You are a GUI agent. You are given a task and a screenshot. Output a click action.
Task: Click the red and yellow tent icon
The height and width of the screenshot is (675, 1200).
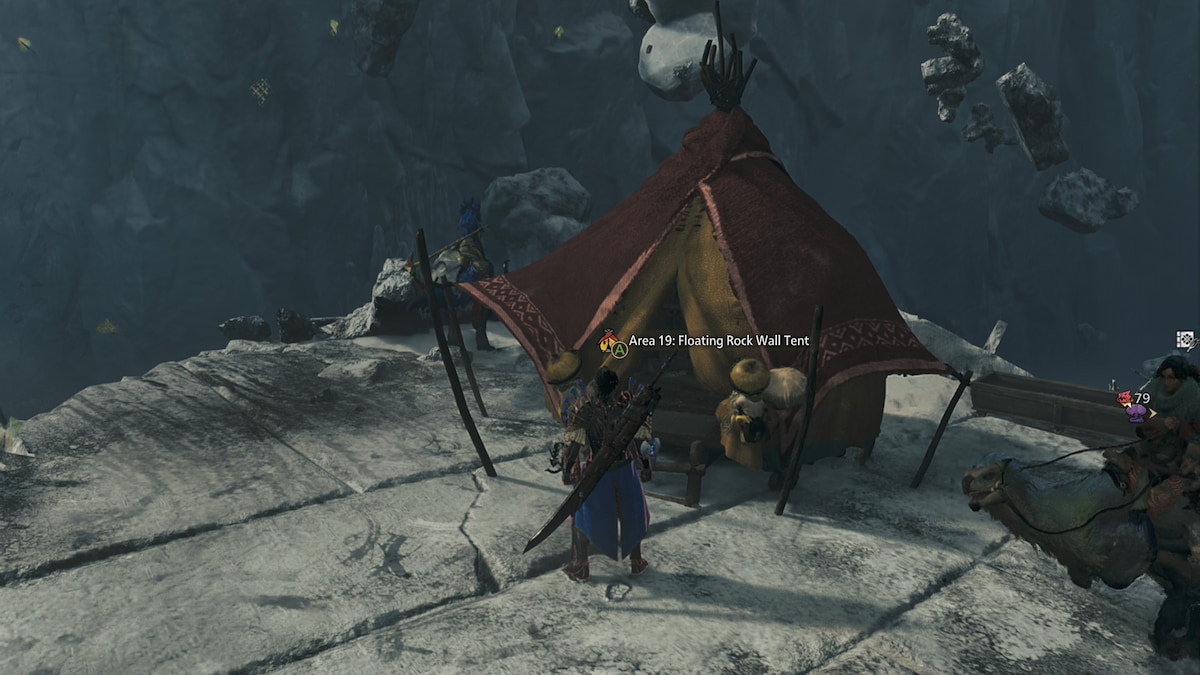point(607,341)
